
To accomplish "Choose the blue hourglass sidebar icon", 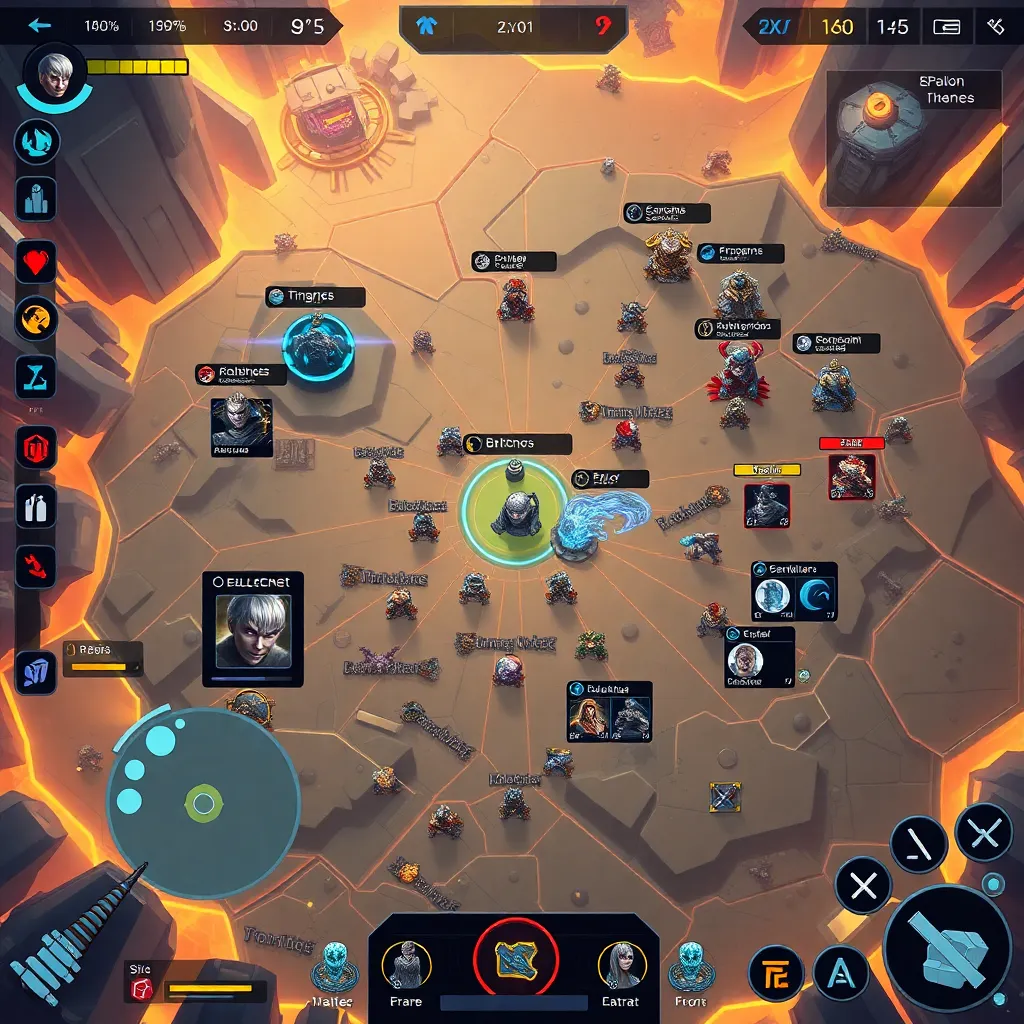I will point(37,377).
